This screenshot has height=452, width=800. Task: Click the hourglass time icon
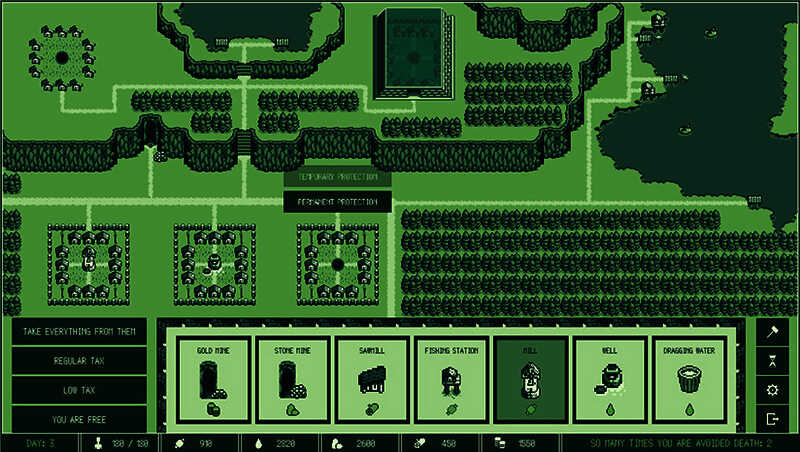pyautogui.click(x=772, y=360)
